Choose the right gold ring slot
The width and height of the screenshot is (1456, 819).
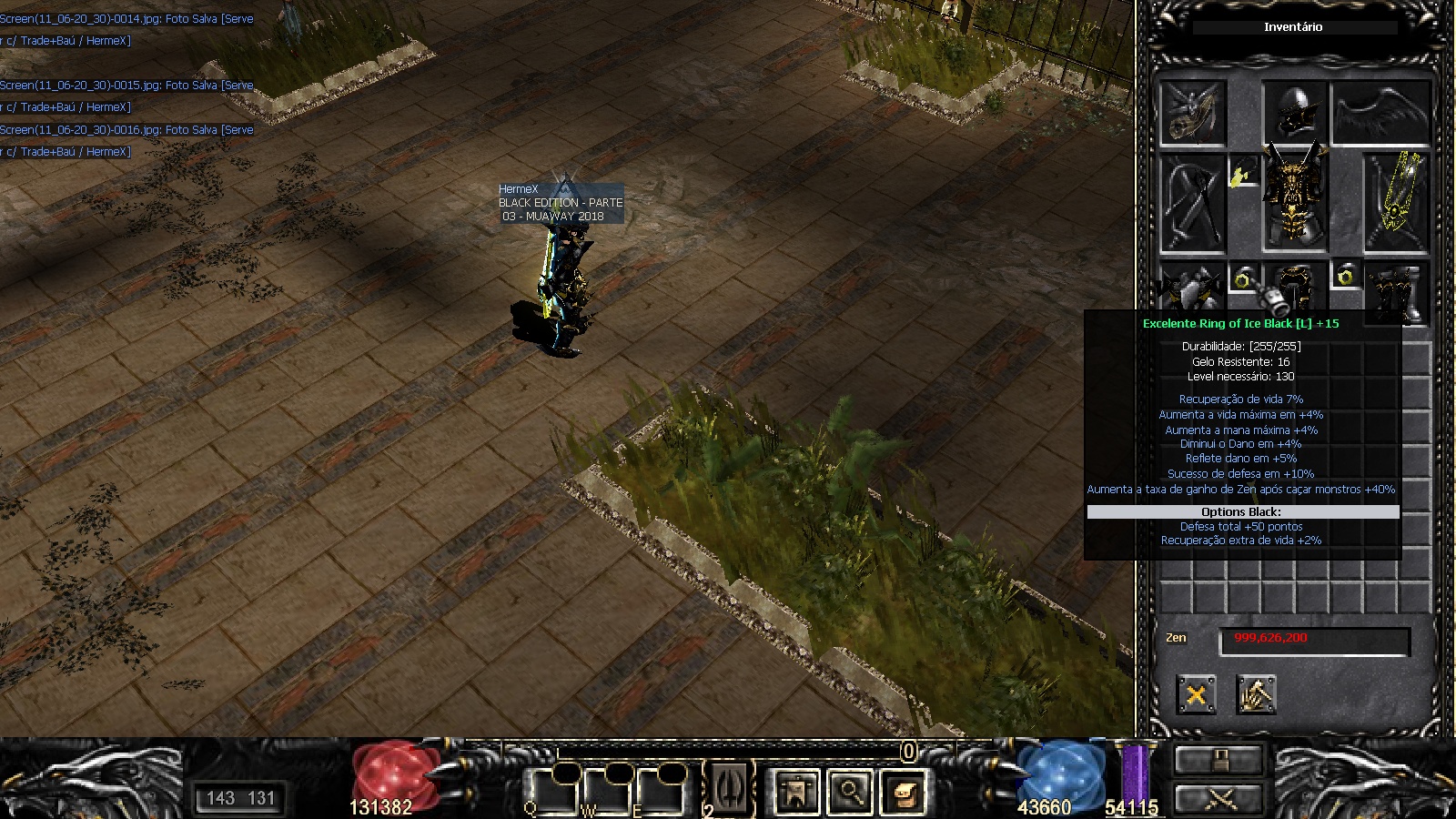pyautogui.click(x=1345, y=276)
